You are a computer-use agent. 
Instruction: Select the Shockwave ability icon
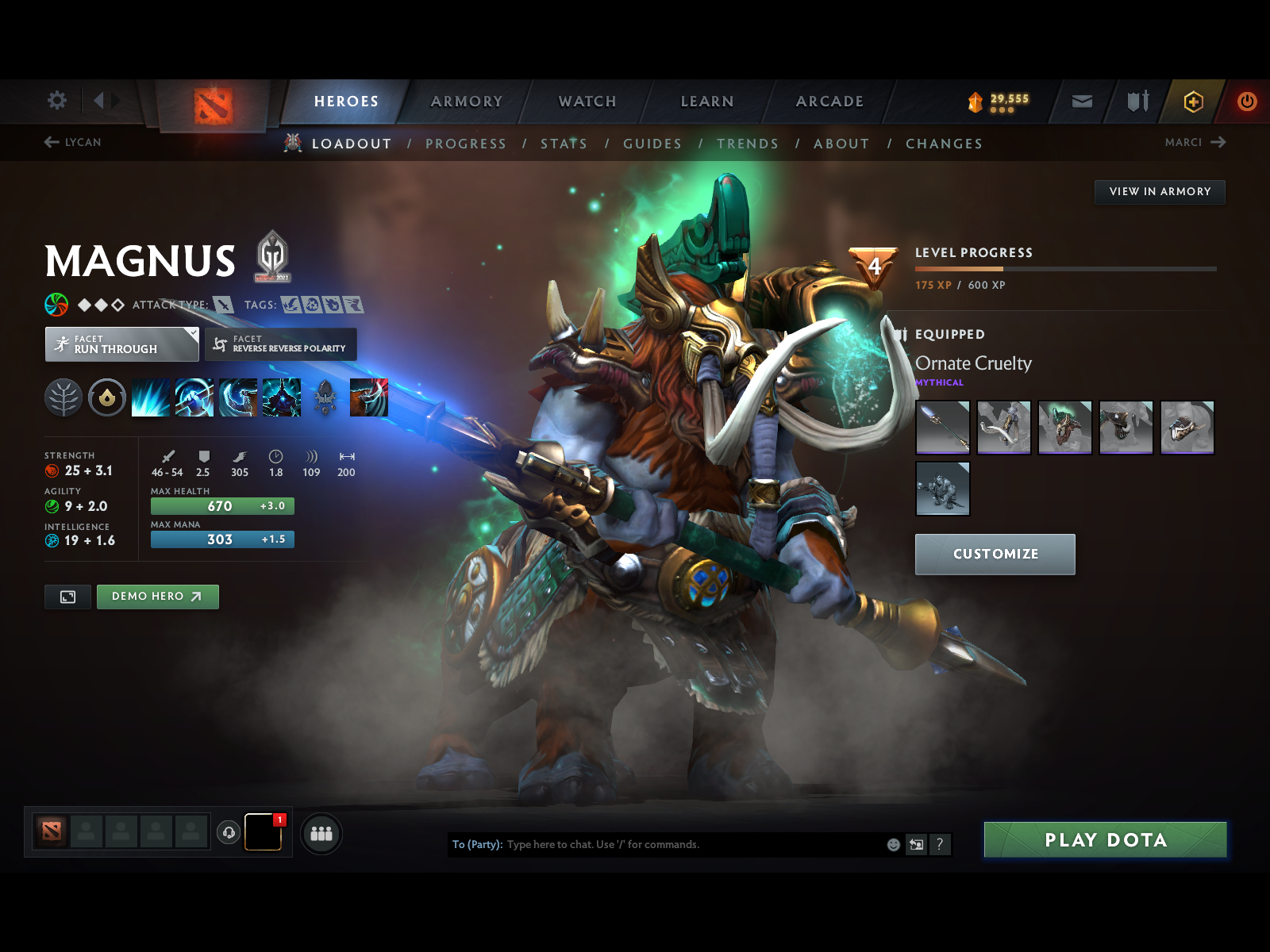(151, 397)
